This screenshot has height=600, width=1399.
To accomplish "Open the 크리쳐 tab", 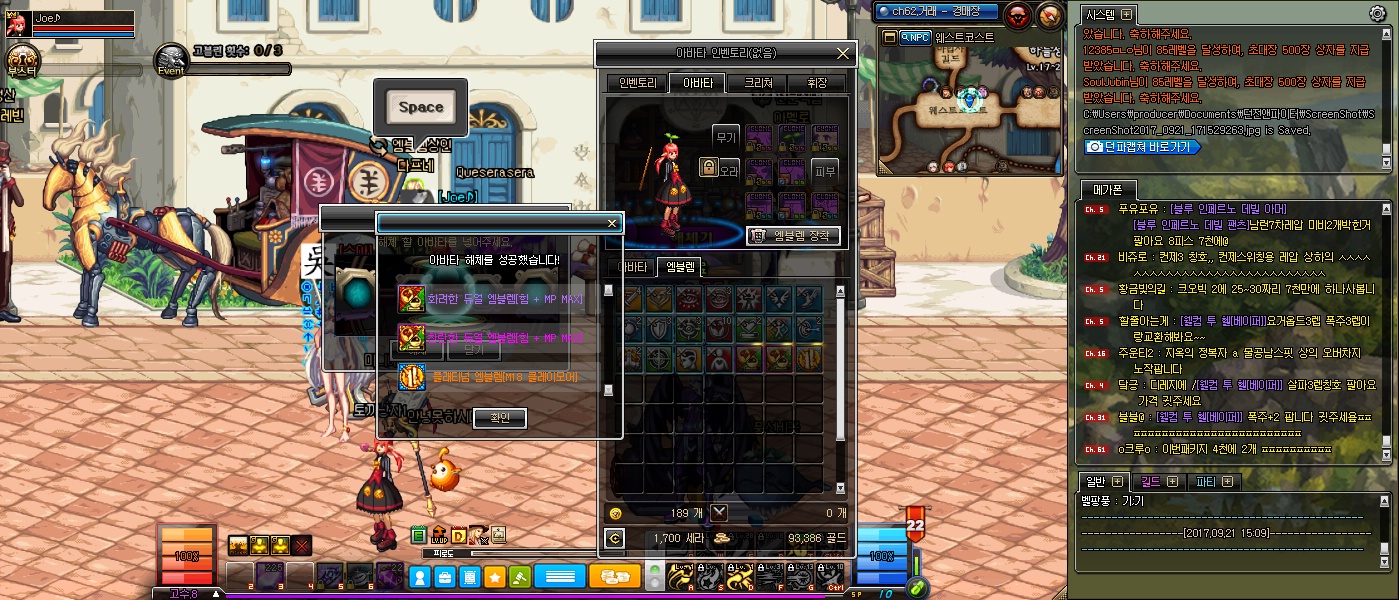I will [x=757, y=83].
